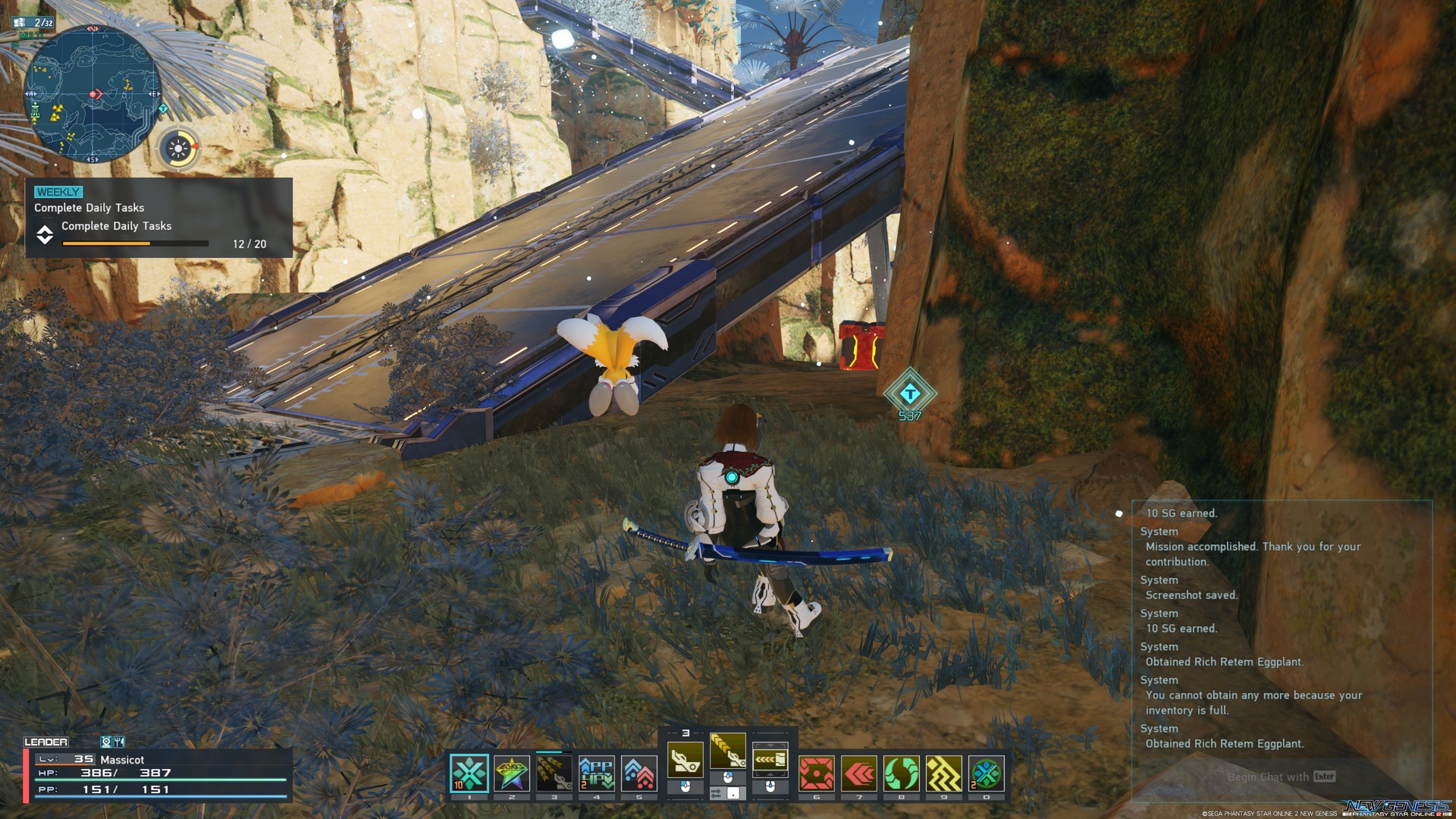Activate the green swirl skill in slot 8

(x=902, y=774)
